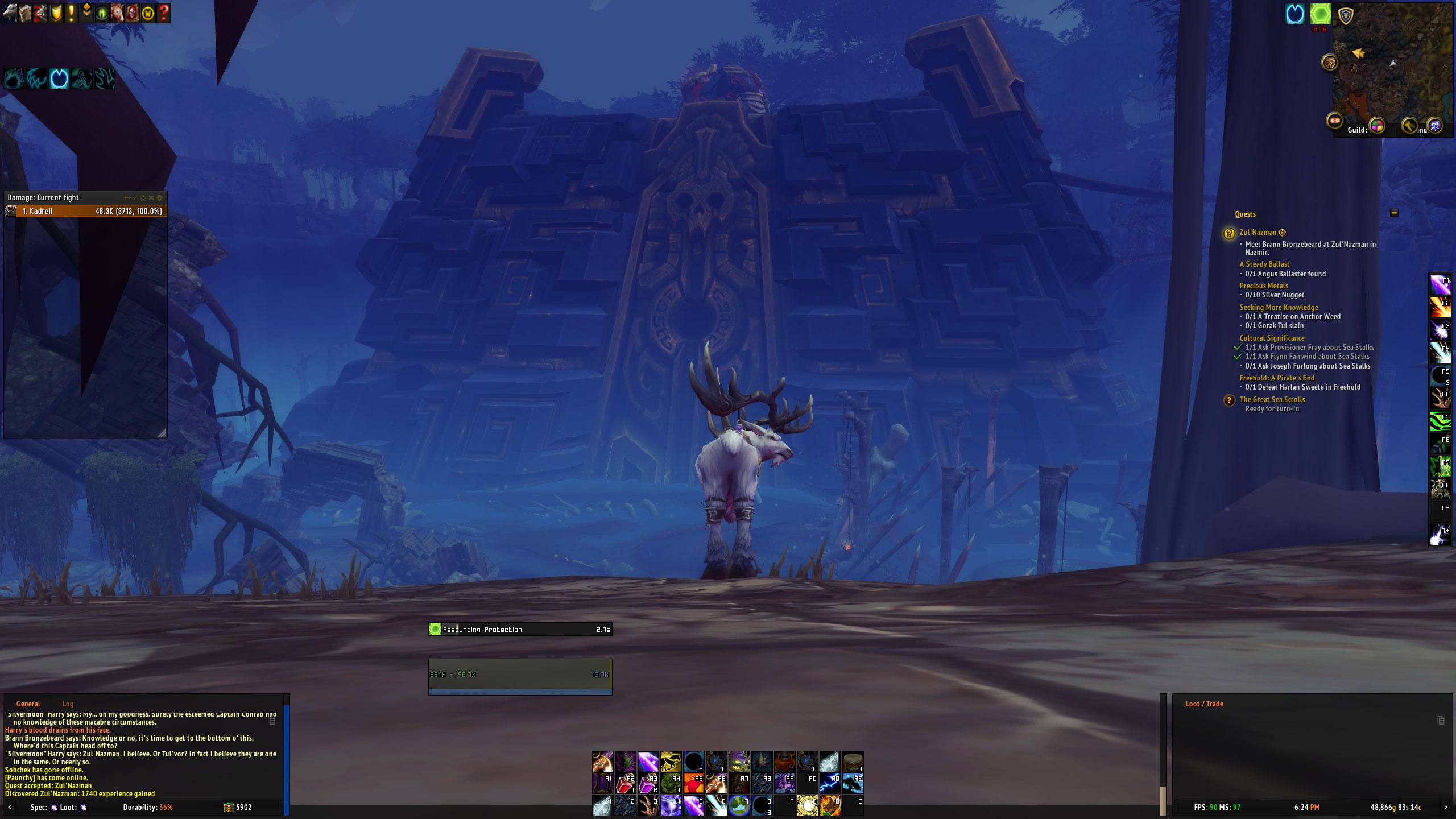The width and height of the screenshot is (1456, 819).
Task: Collapse the Quests tracker with minus button
Action: (x=1394, y=213)
